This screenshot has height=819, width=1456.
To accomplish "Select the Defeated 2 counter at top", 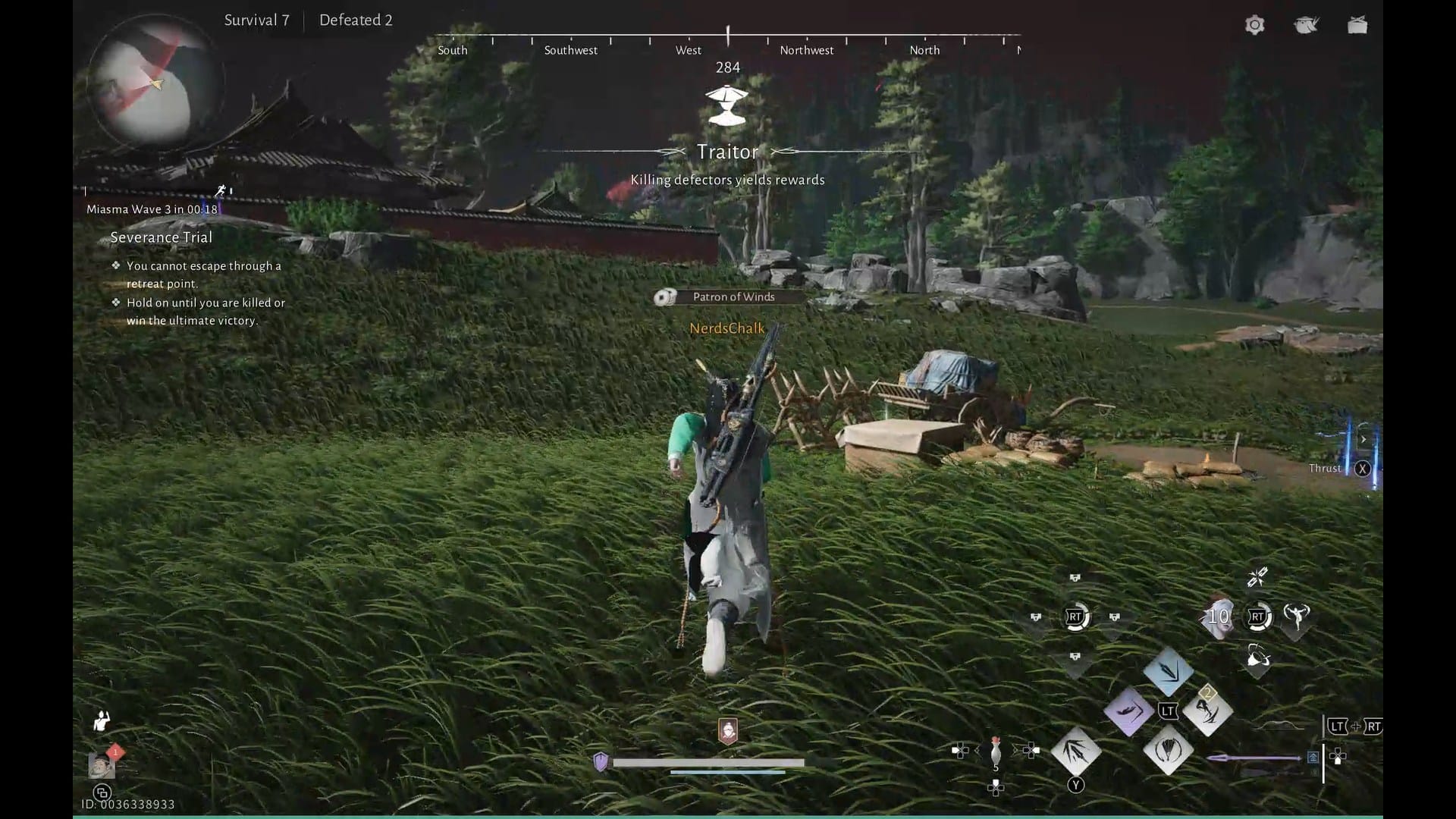I will (355, 20).
